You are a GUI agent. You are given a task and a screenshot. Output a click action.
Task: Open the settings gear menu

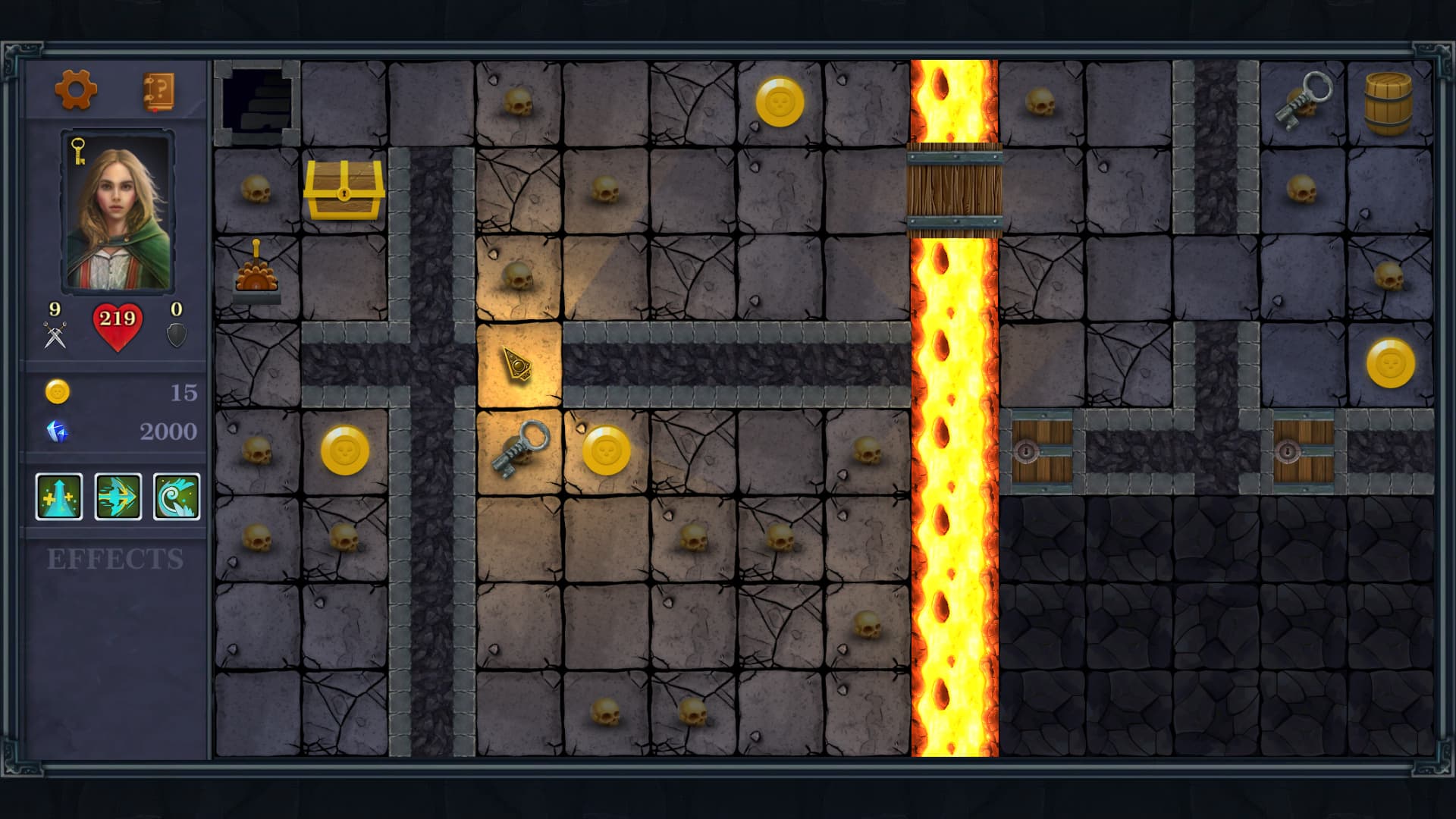click(x=76, y=89)
